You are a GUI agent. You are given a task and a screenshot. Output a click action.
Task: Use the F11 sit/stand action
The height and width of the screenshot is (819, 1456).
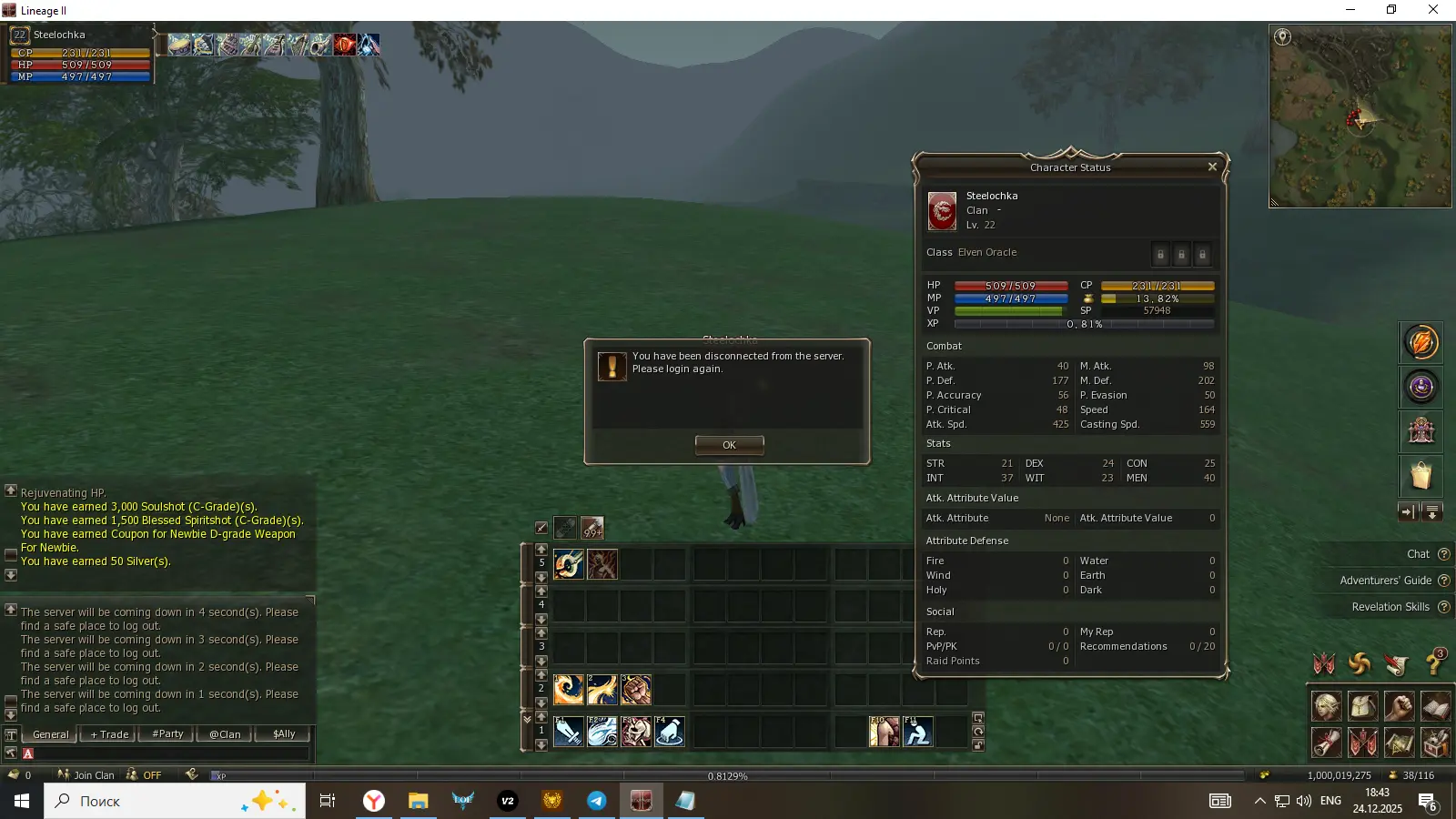917,732
